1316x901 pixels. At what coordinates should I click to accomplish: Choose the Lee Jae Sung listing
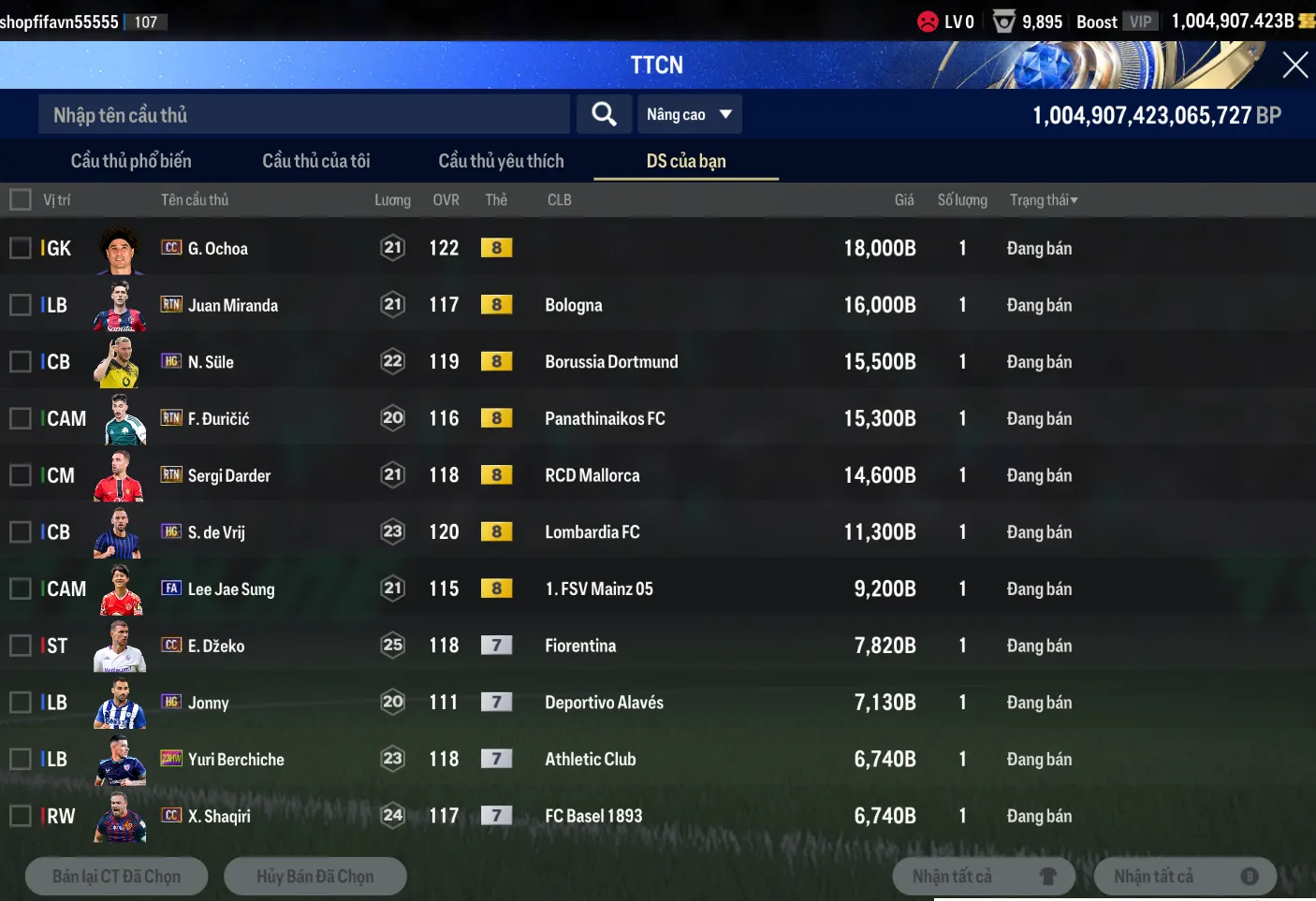21,589
